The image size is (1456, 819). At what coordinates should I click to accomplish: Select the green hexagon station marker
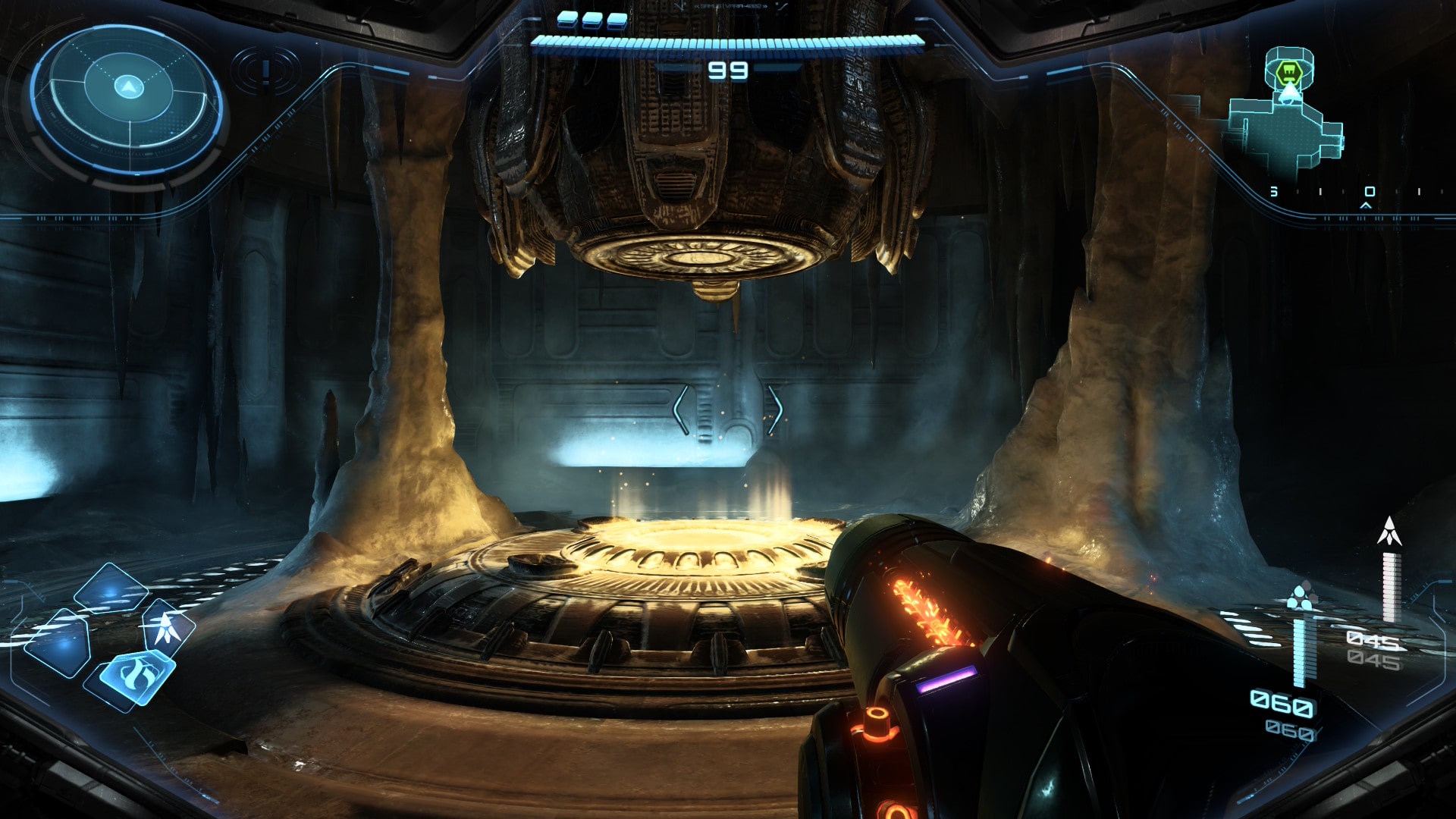1288,73
